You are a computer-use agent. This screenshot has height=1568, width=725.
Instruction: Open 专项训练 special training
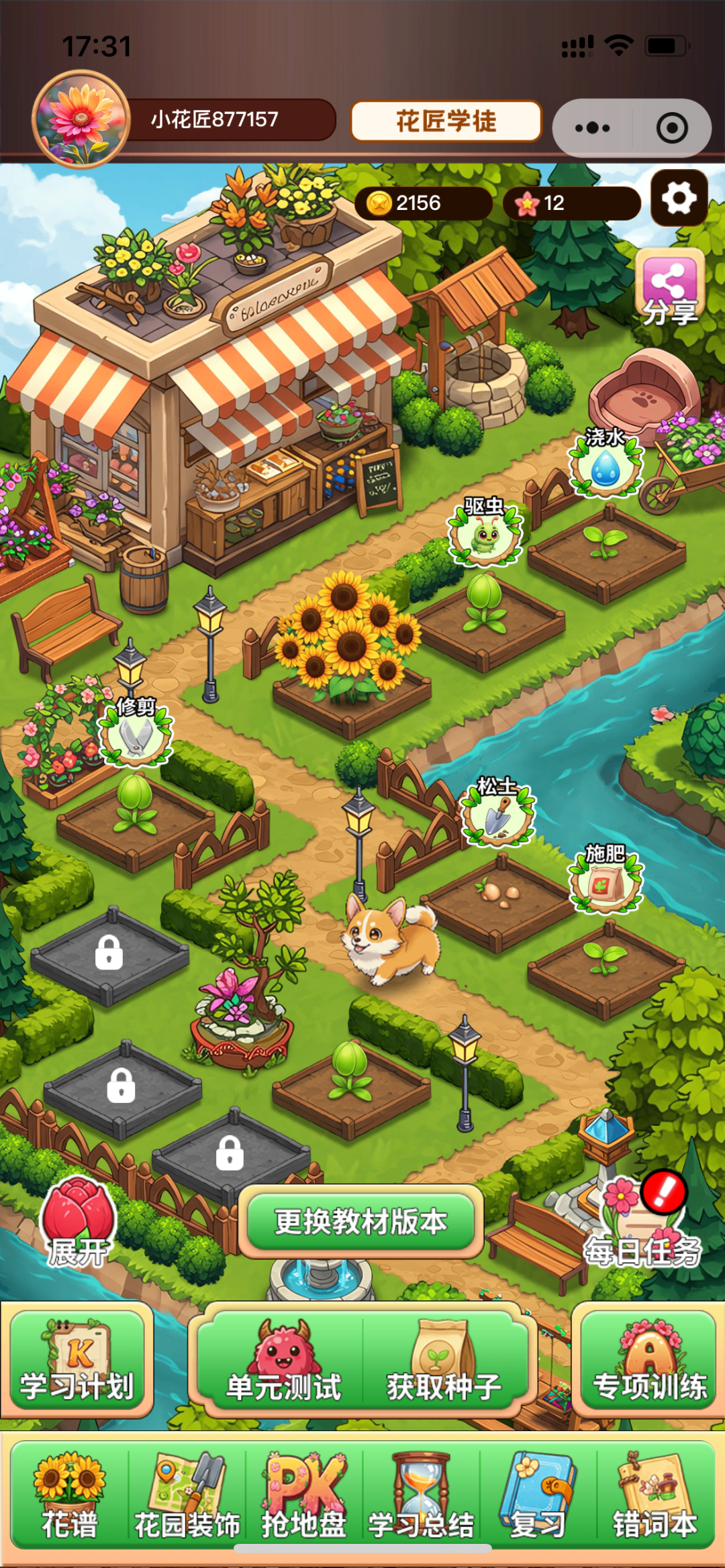648,1361
